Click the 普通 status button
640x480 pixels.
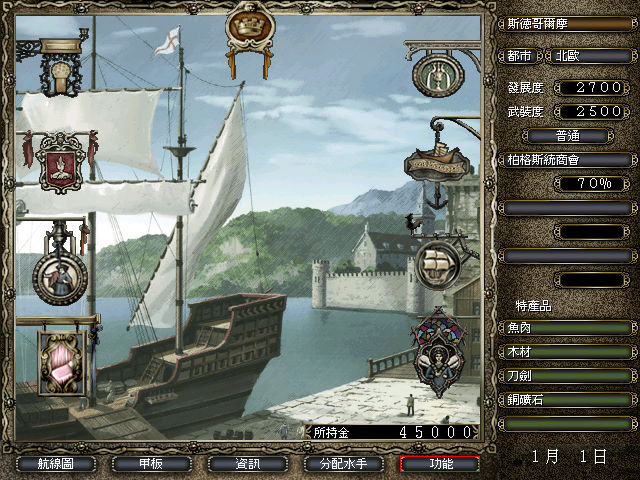[x=566, y=136]
